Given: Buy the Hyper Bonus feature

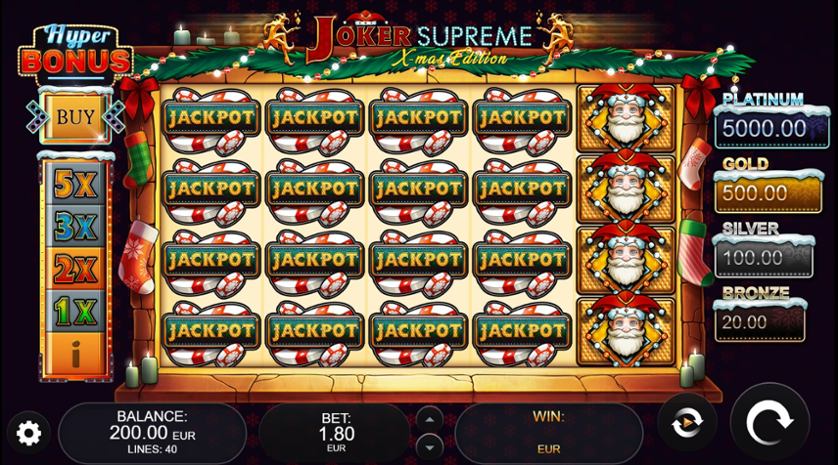Looking at the screenshot, I should click(74, 117).
